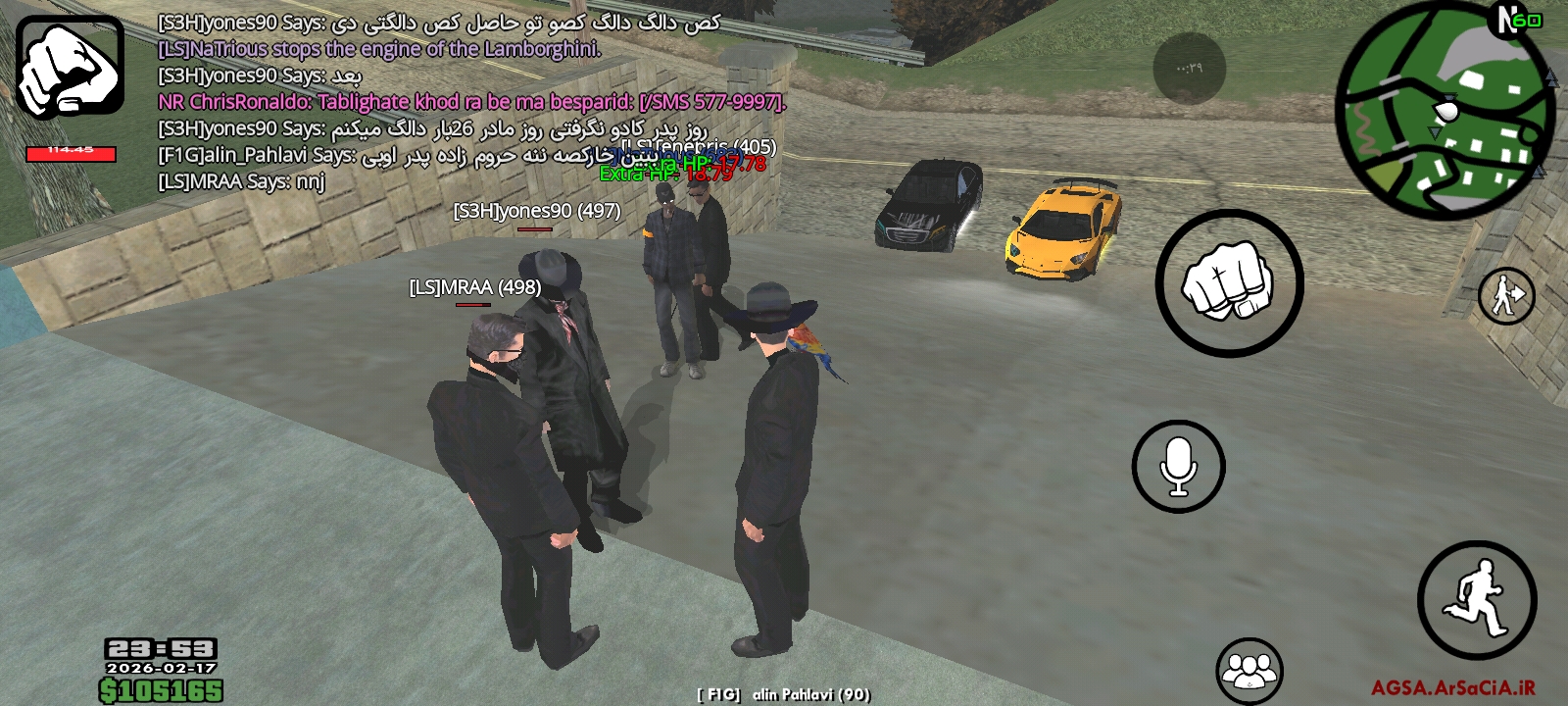Select the [LS]MRAA (498) player nametag
The width and height of the screenshot is (1568, 706).
click(x=474, y=288)
